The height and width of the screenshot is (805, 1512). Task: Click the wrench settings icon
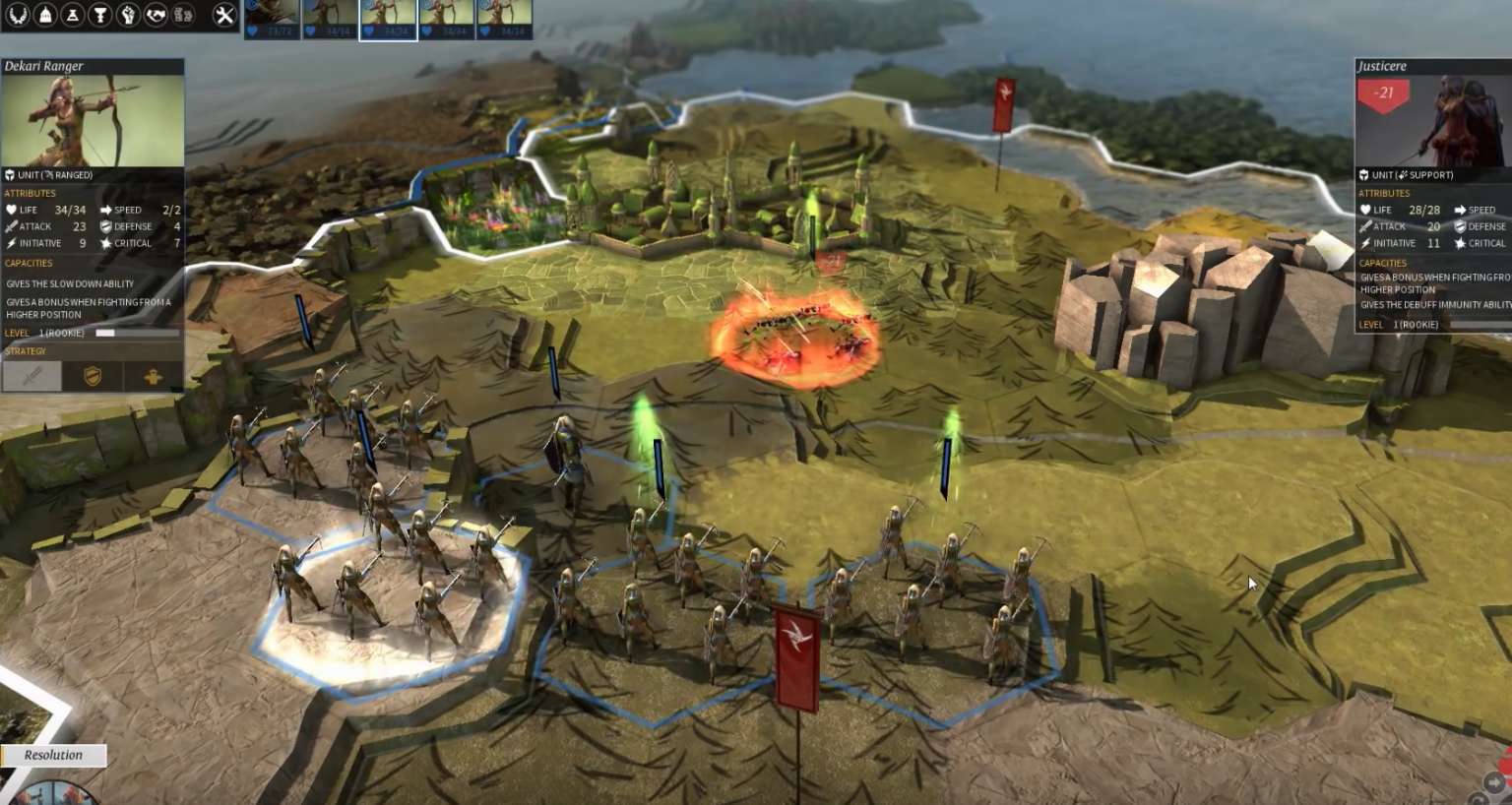click(x=224, y=13)
